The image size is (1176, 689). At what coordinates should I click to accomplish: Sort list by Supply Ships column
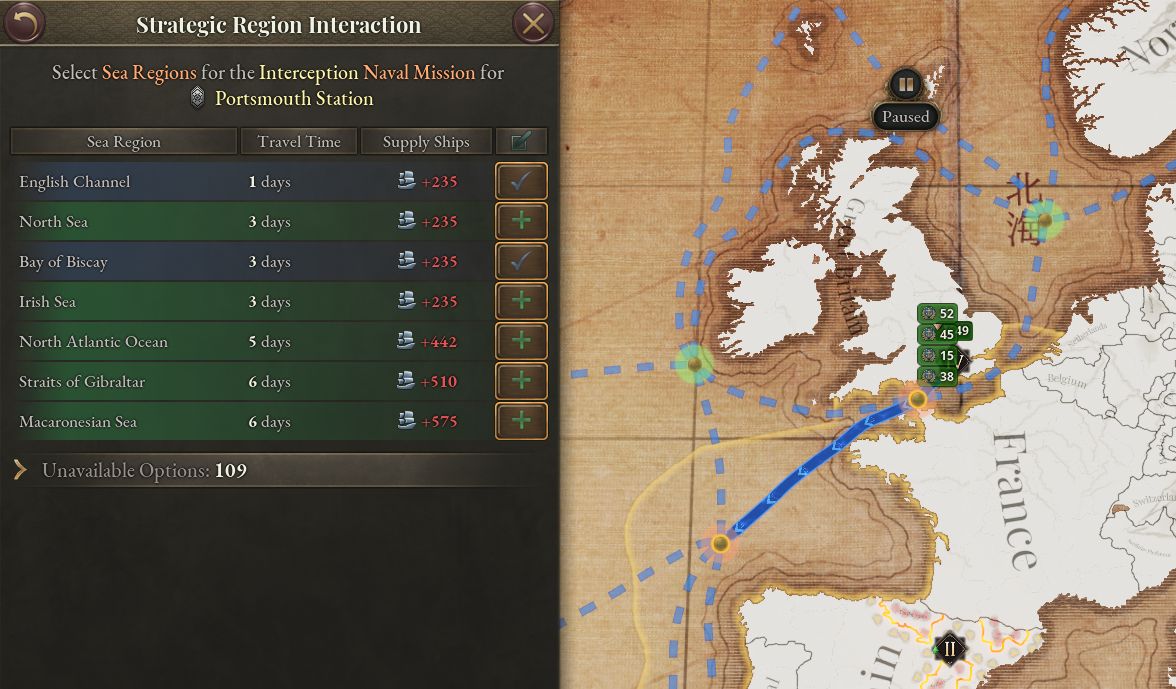click(x=426, y=142)
